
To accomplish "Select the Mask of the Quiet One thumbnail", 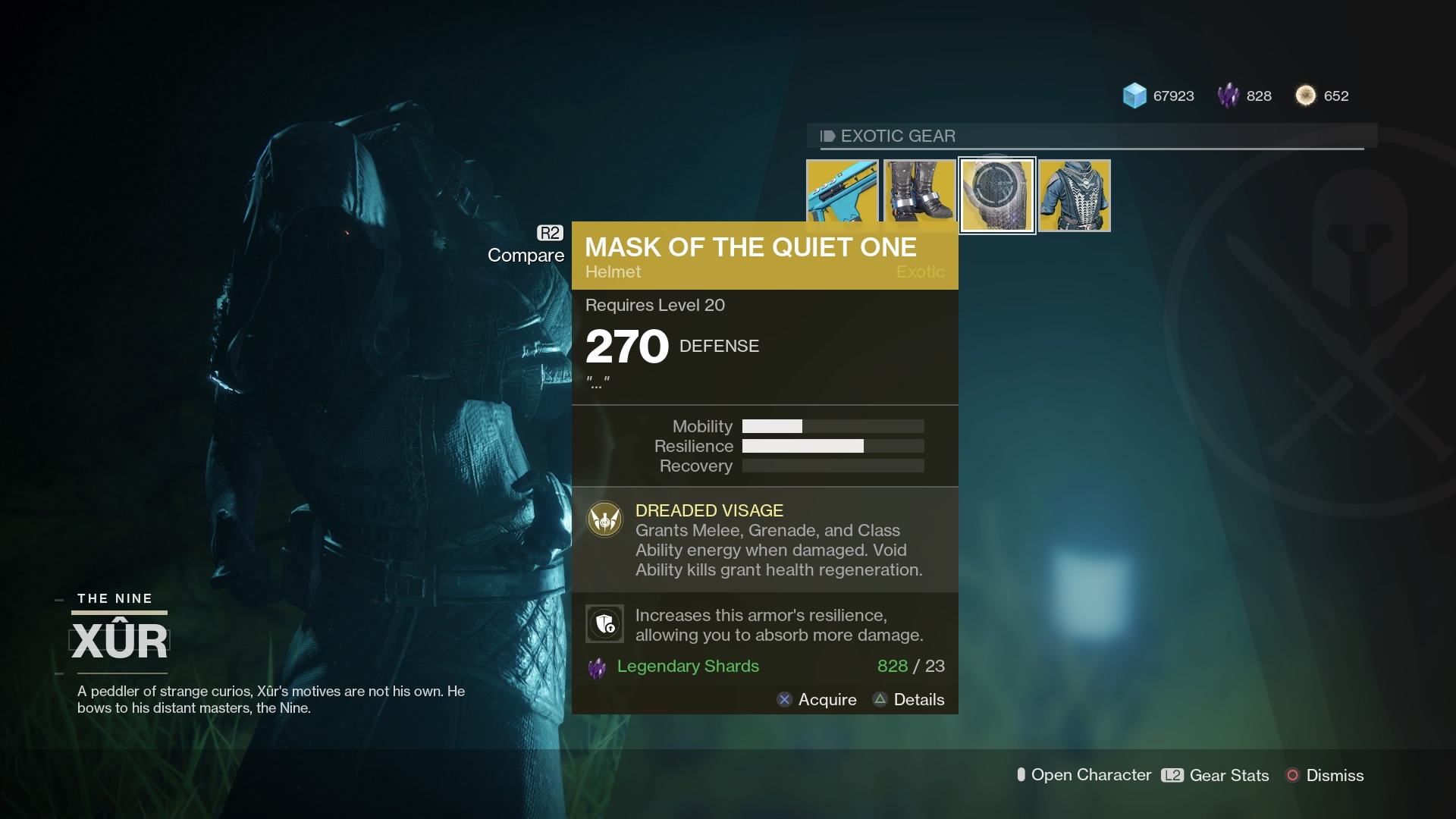I will (x=996, y=195).
